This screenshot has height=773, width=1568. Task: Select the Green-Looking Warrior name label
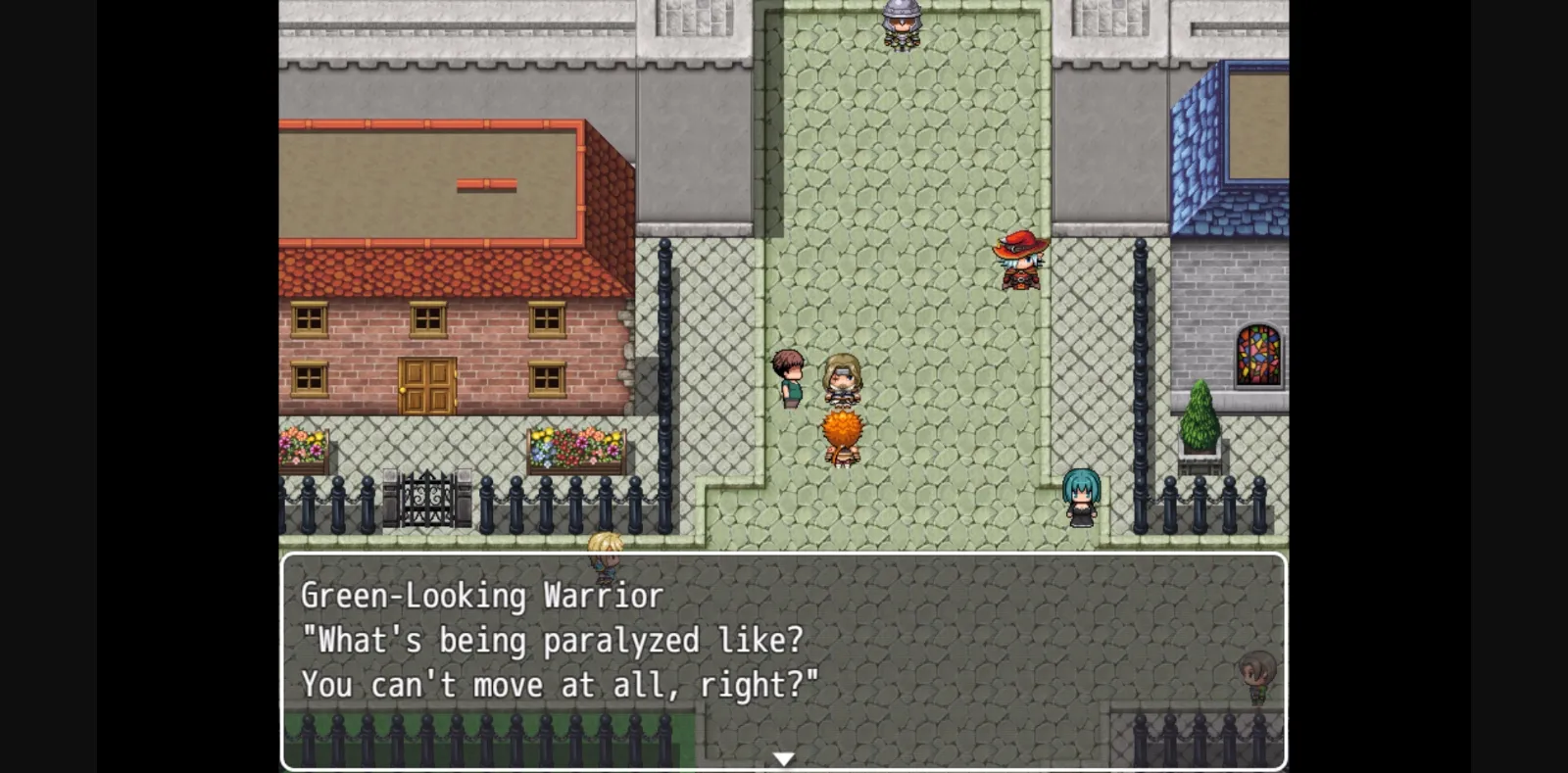tap(482, 595)
